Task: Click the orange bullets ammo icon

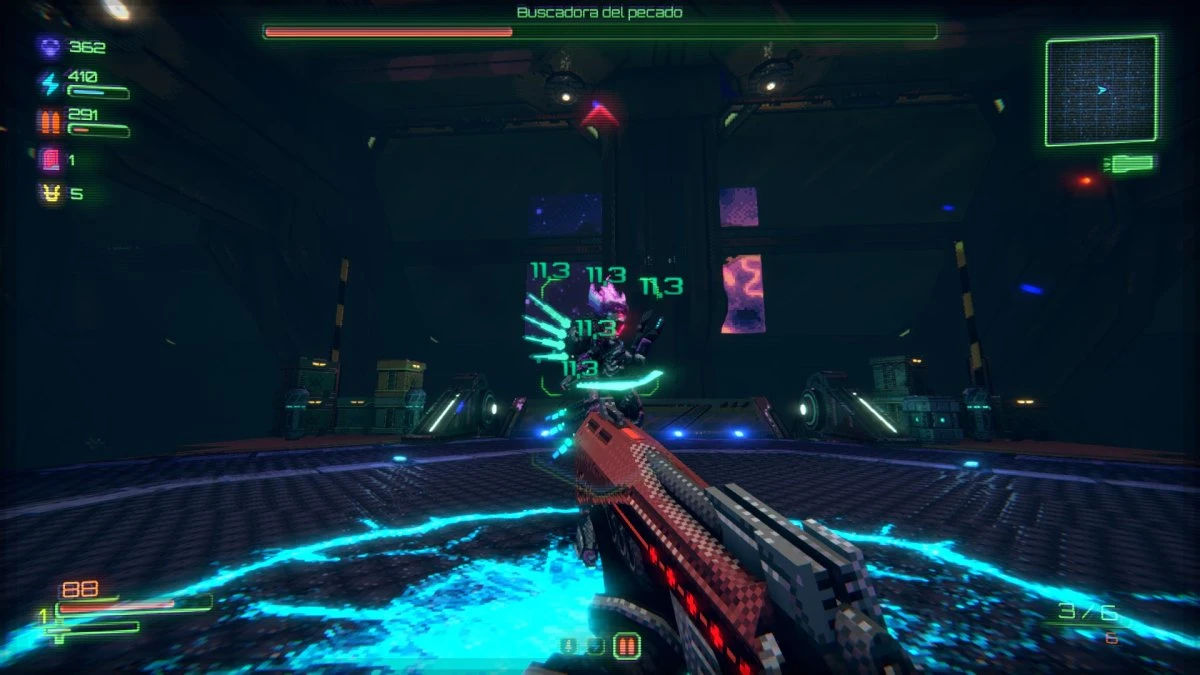Action: click(49, 122)
